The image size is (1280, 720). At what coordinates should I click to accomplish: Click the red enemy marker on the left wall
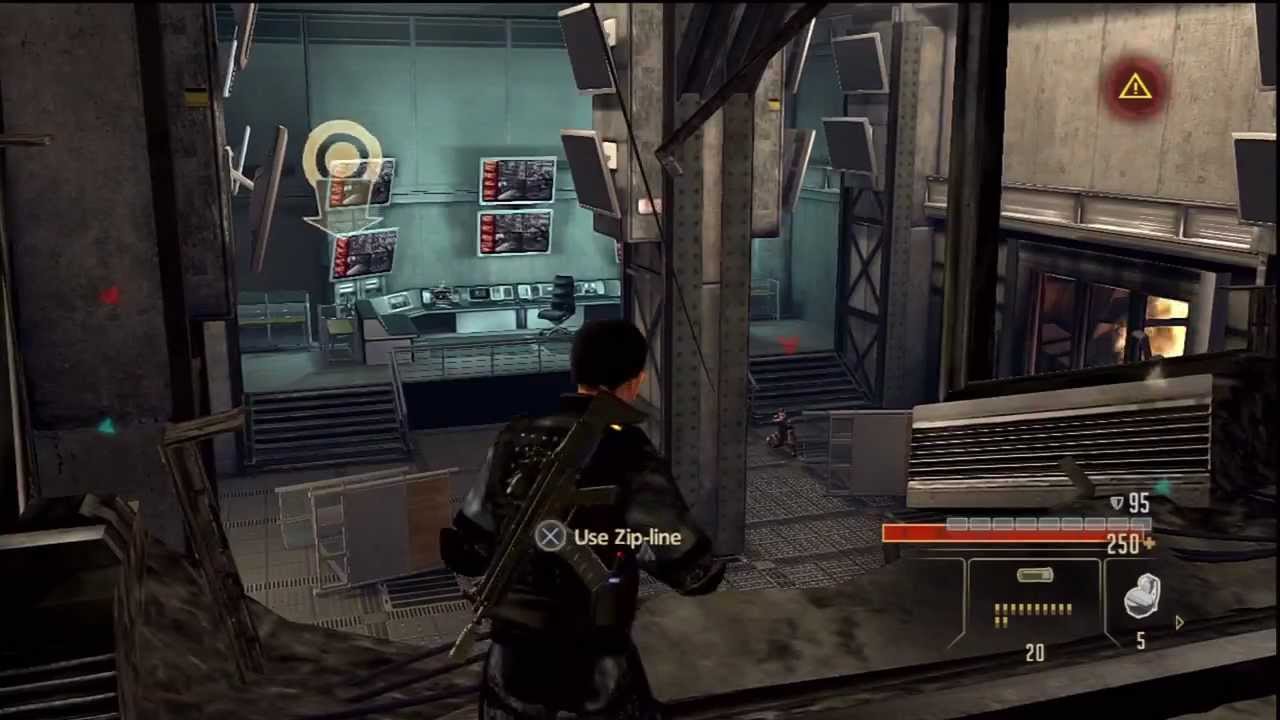click(x=110, y=295)
